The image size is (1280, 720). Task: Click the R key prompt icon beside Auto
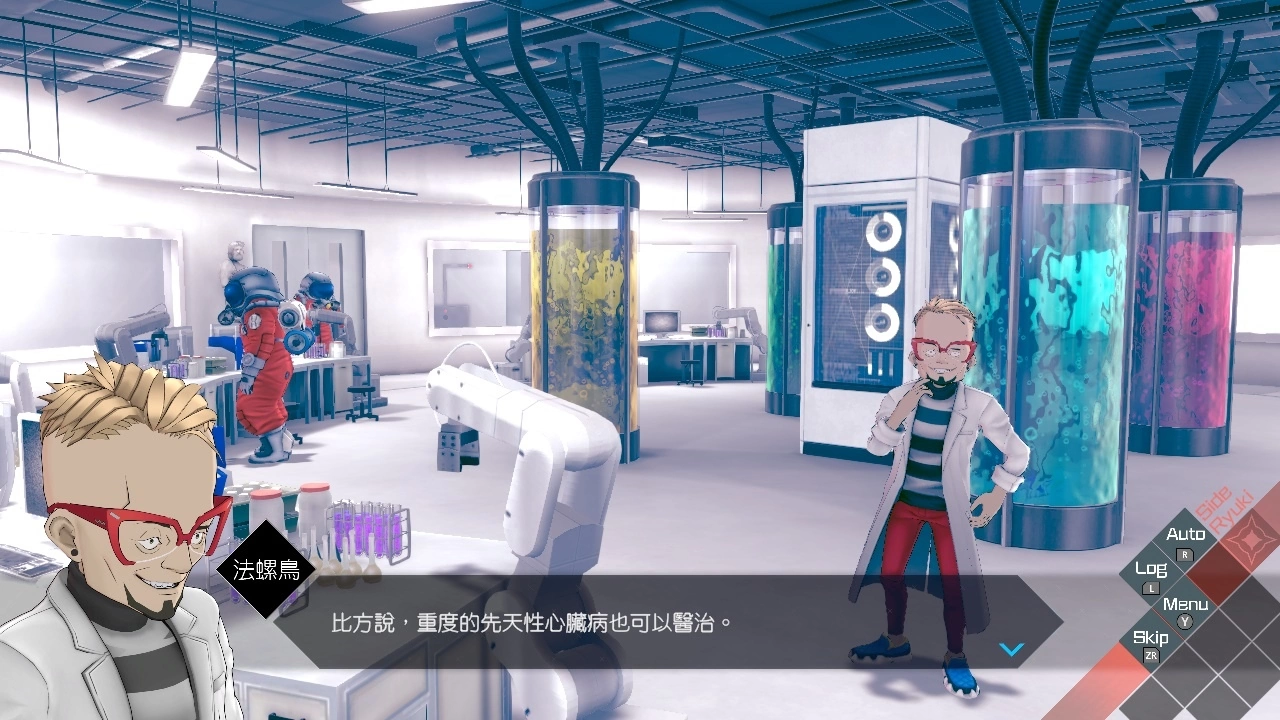tap(1184, 555)
